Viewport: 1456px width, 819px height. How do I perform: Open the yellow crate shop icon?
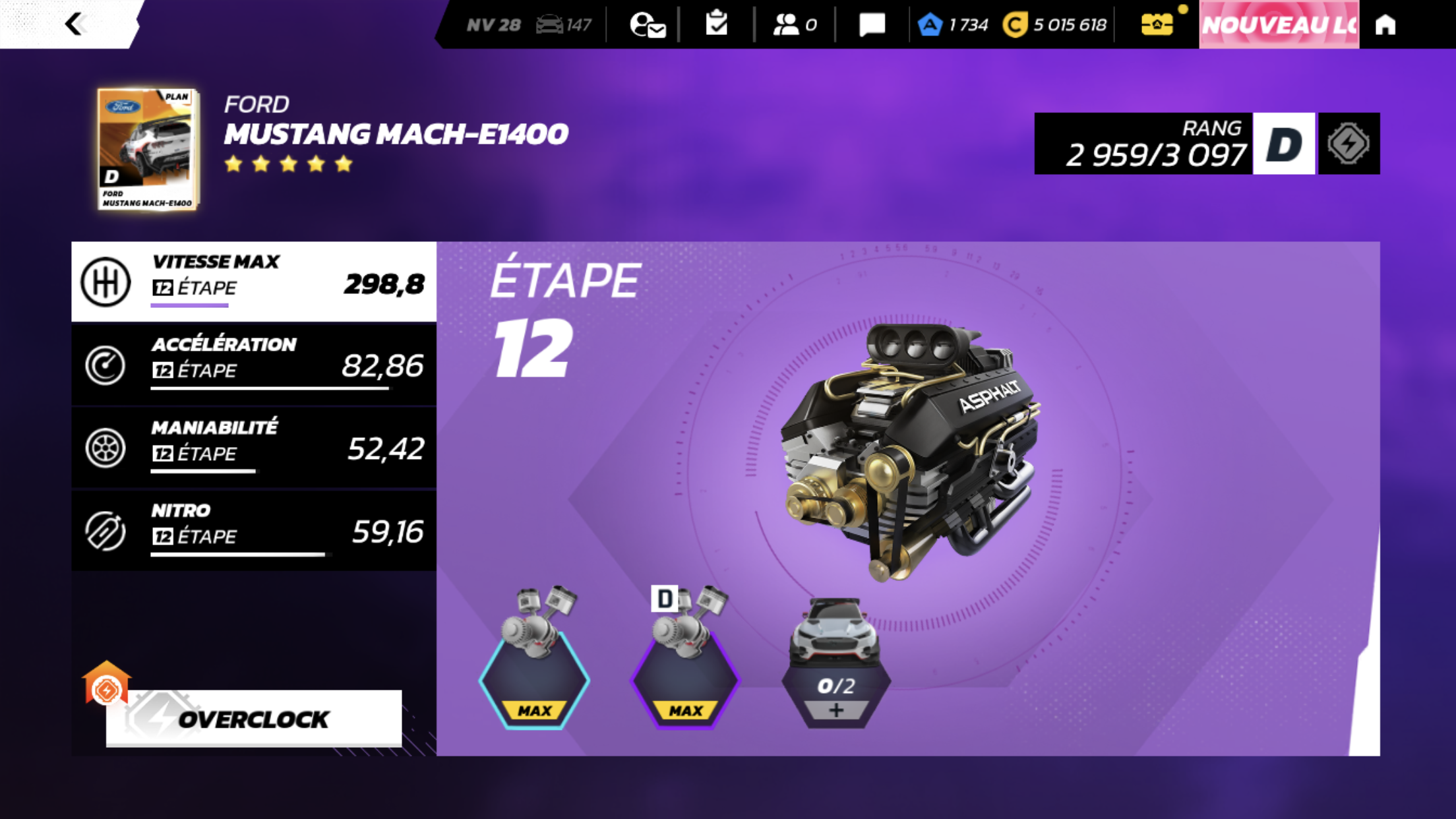click(1157, 24)
